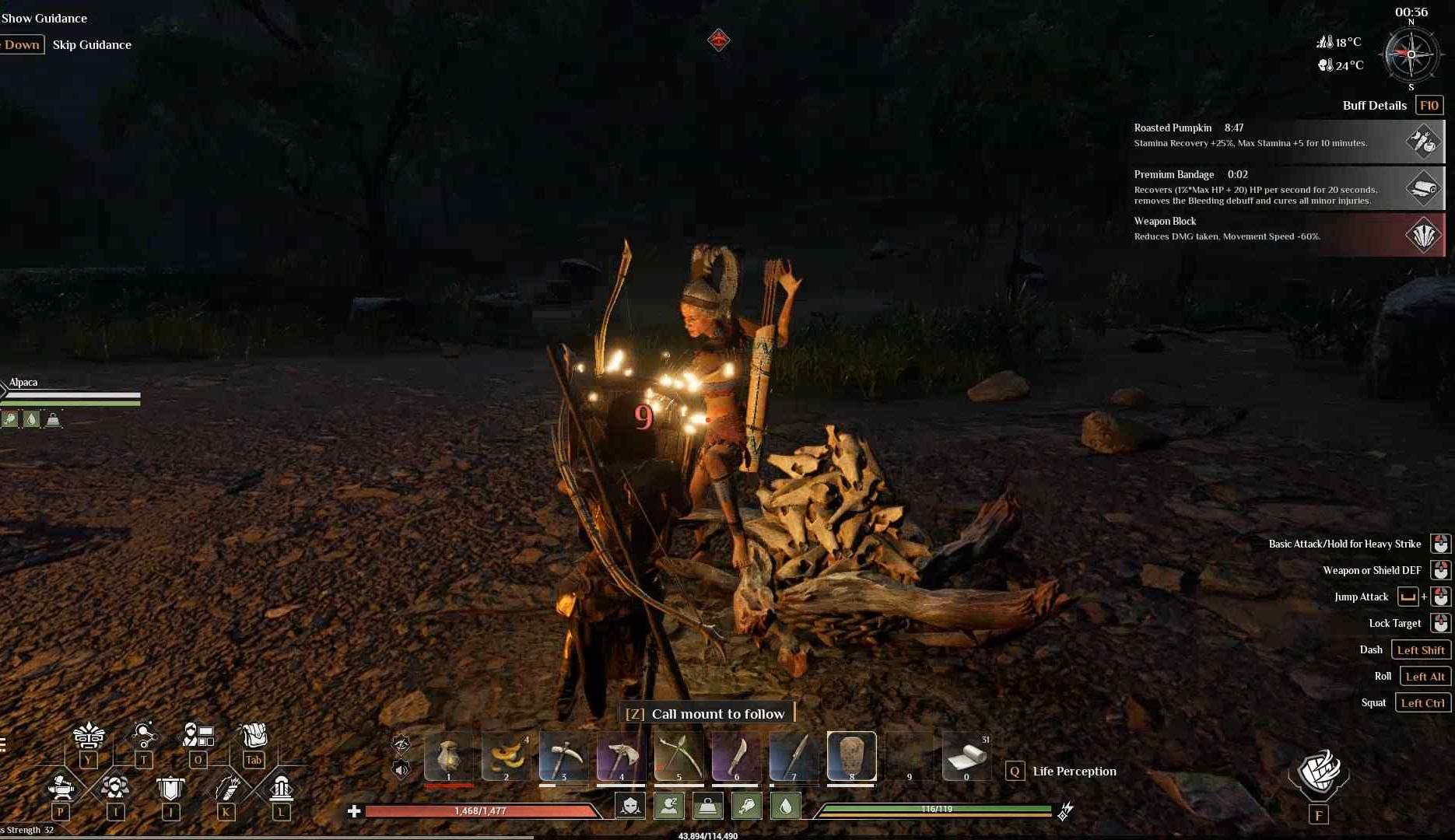Open the anvil crafting menu icon
Viewport: 1455px width, 840px height.
tap(61, 788)
